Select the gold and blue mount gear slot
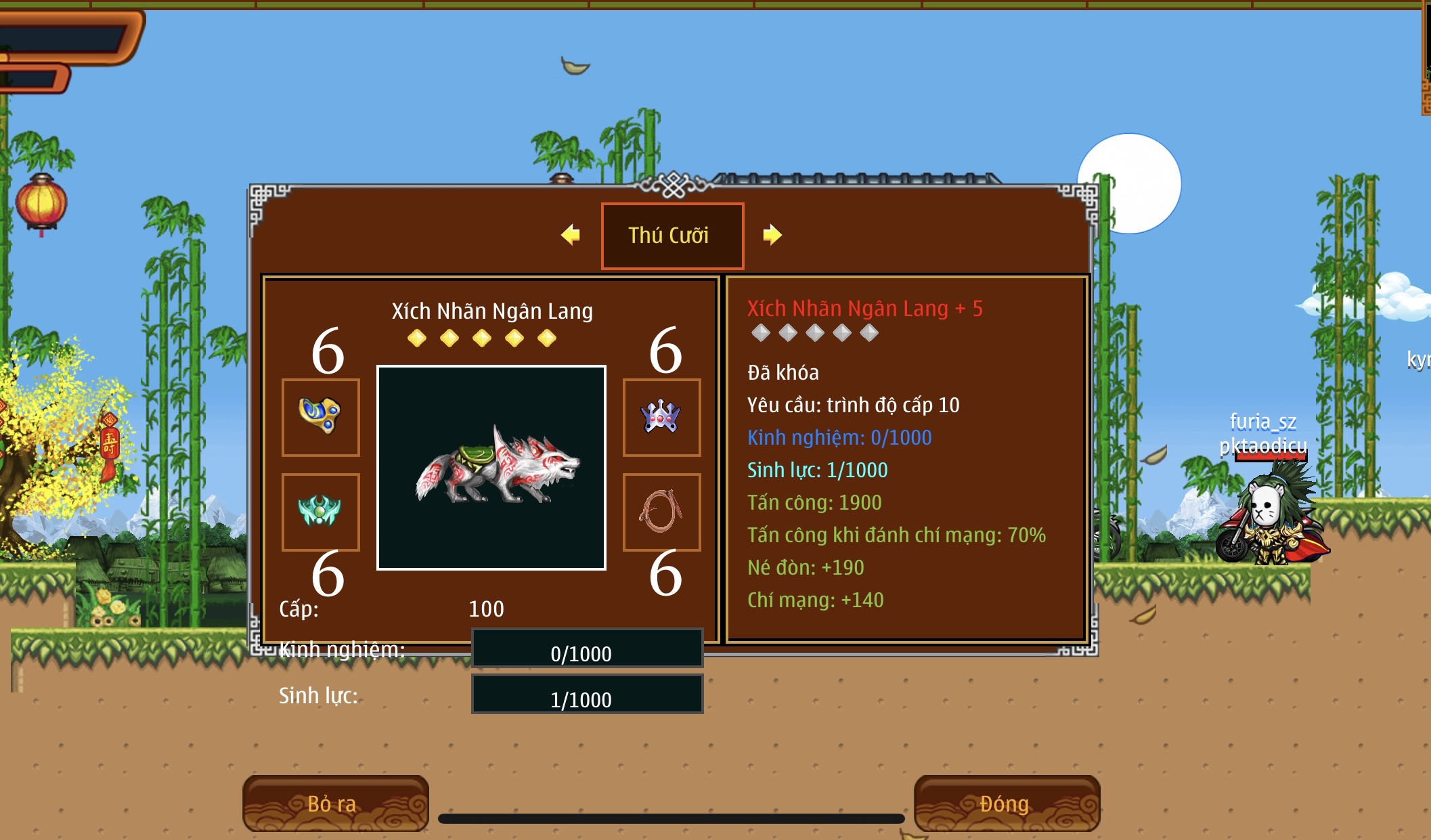The height and width of the screenshot is (840, 1431). [320, 417]
